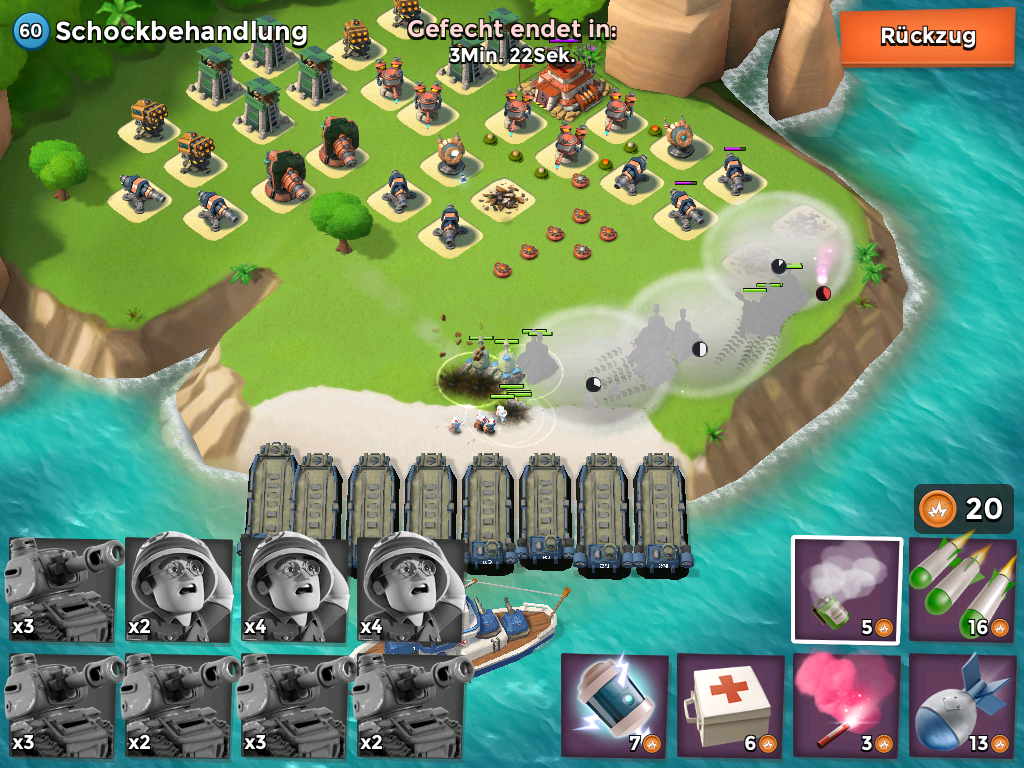
Task: Use the medkit red cross ability
Action: click(x=730, y=705)
